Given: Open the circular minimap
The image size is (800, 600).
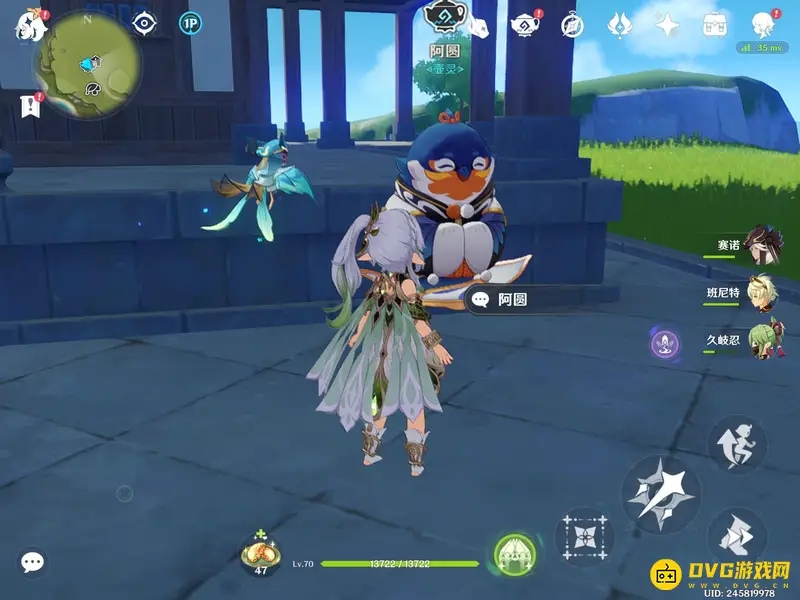Looking at the screenshot, I should coord(87,65).
